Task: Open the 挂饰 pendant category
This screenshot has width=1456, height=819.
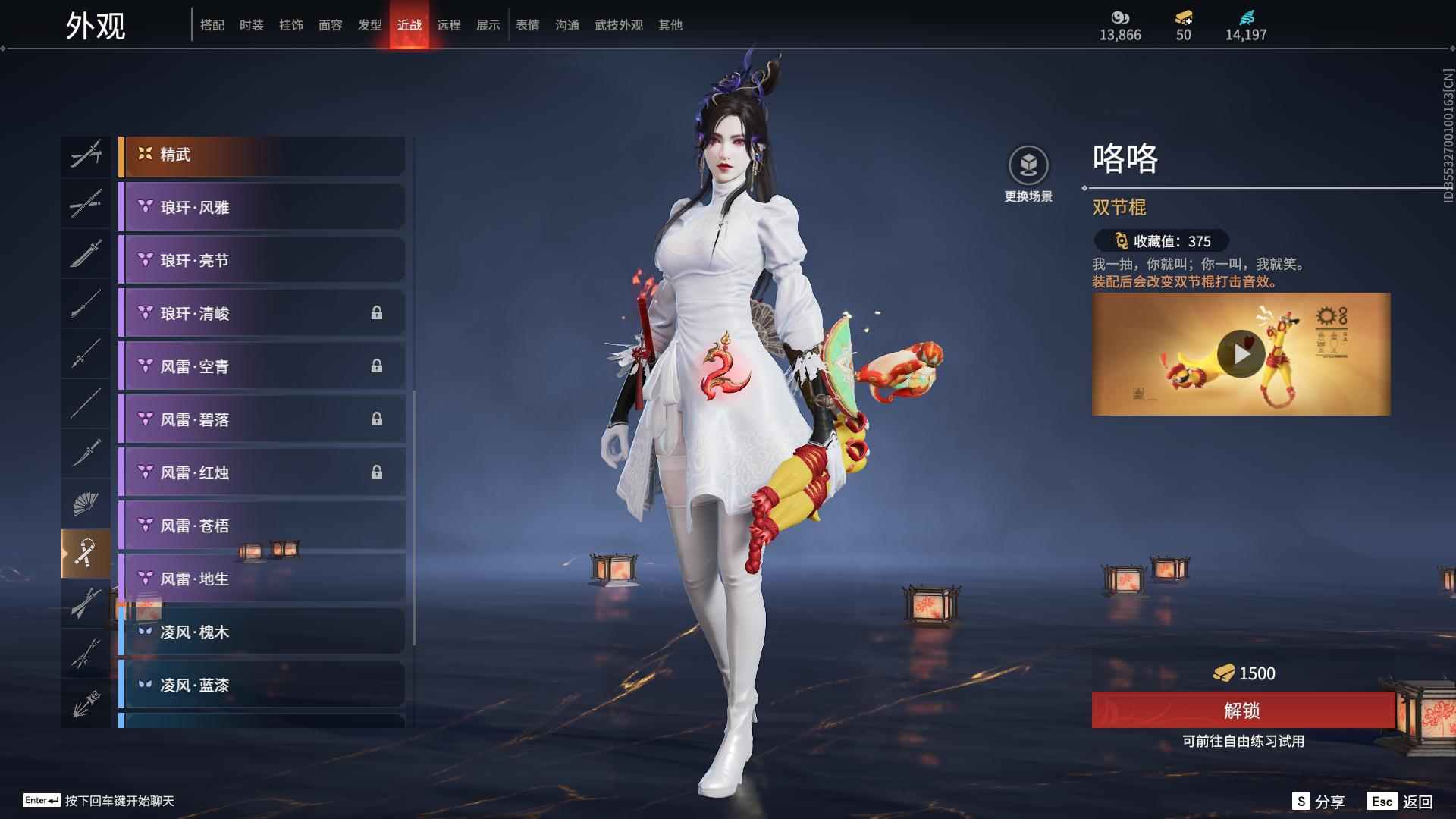Action: click(292, 24)
